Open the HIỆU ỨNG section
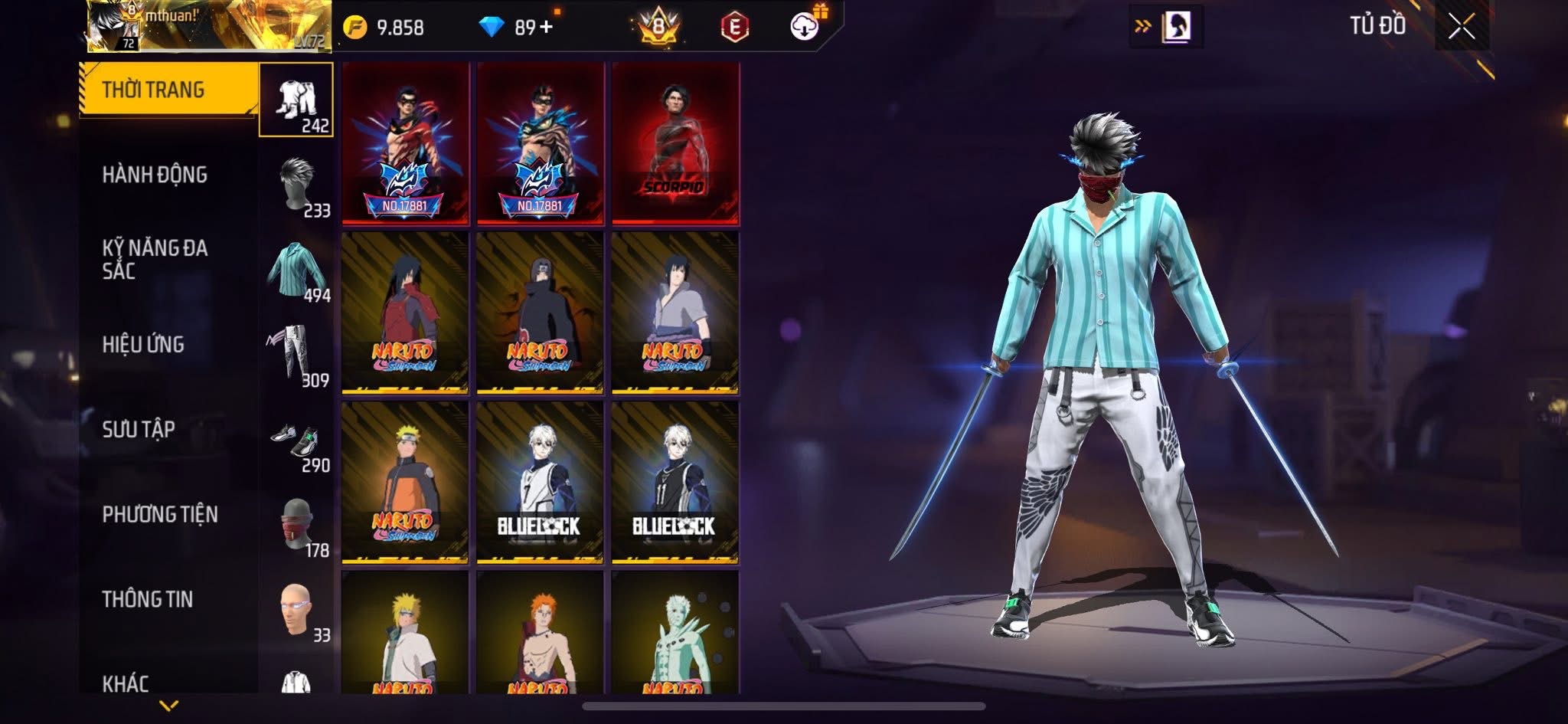 coord(143,345)
